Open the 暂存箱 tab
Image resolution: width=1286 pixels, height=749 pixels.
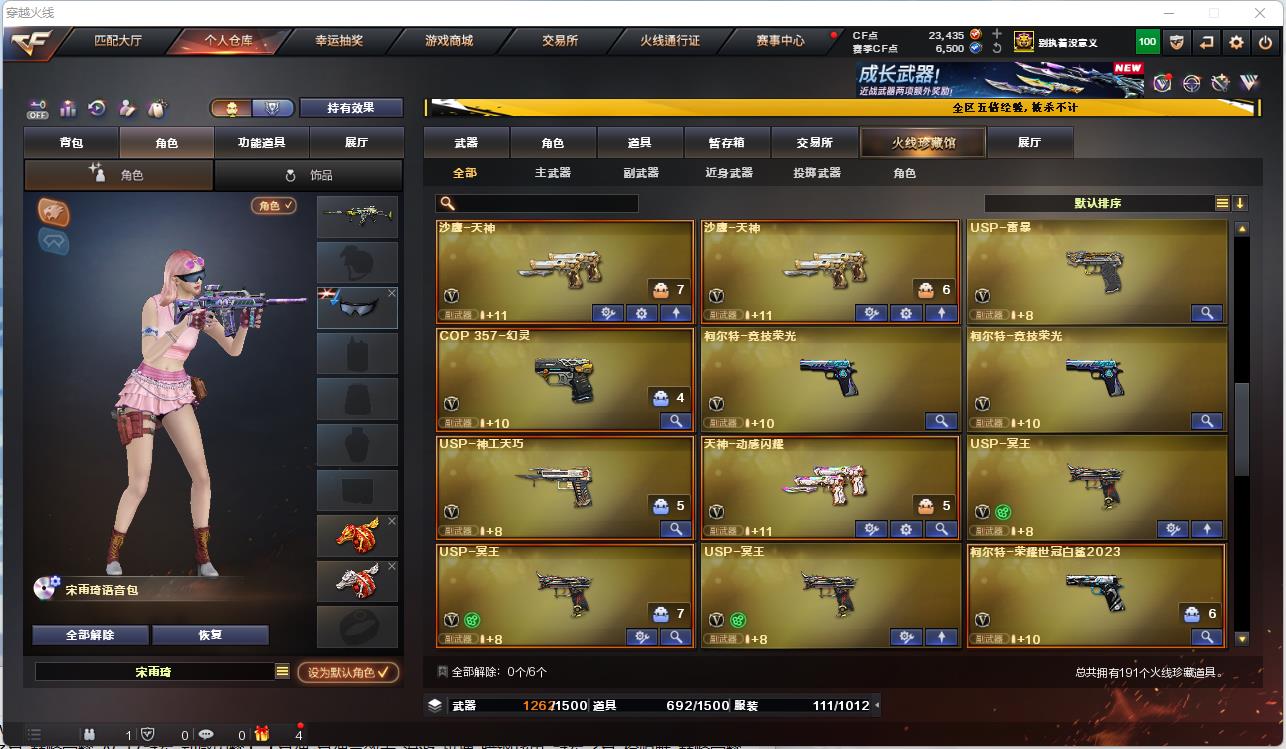pyautogui.click(x=727, y=143)
